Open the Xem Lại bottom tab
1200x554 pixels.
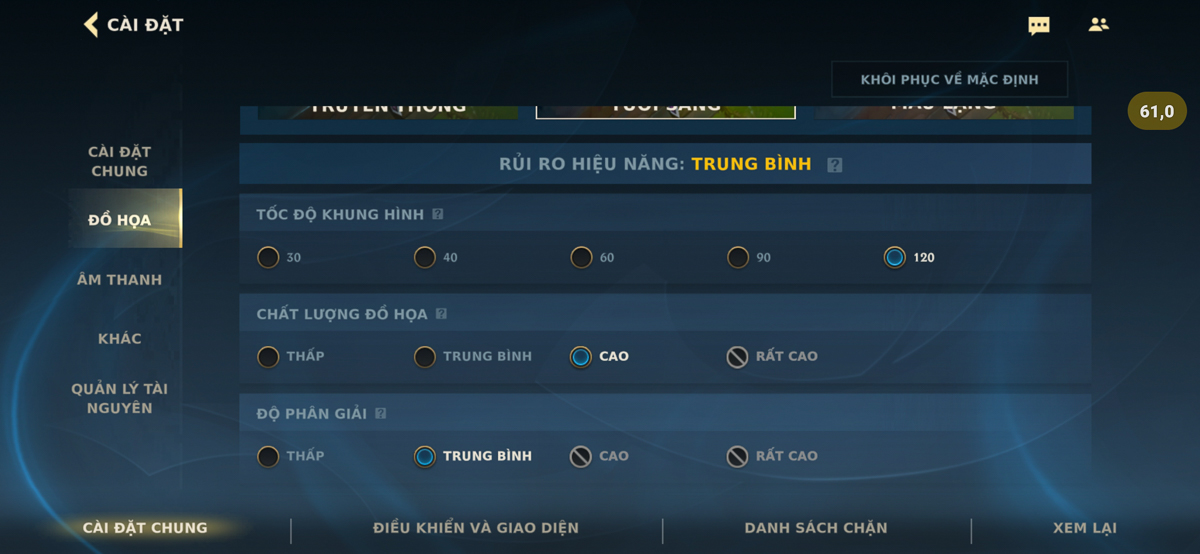[x=1085, y=528]
